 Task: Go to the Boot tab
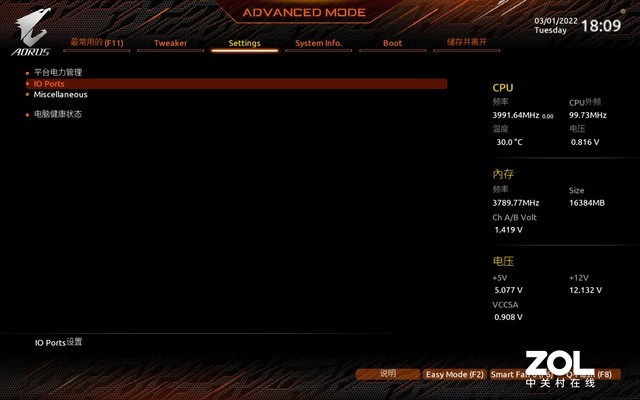392,43
